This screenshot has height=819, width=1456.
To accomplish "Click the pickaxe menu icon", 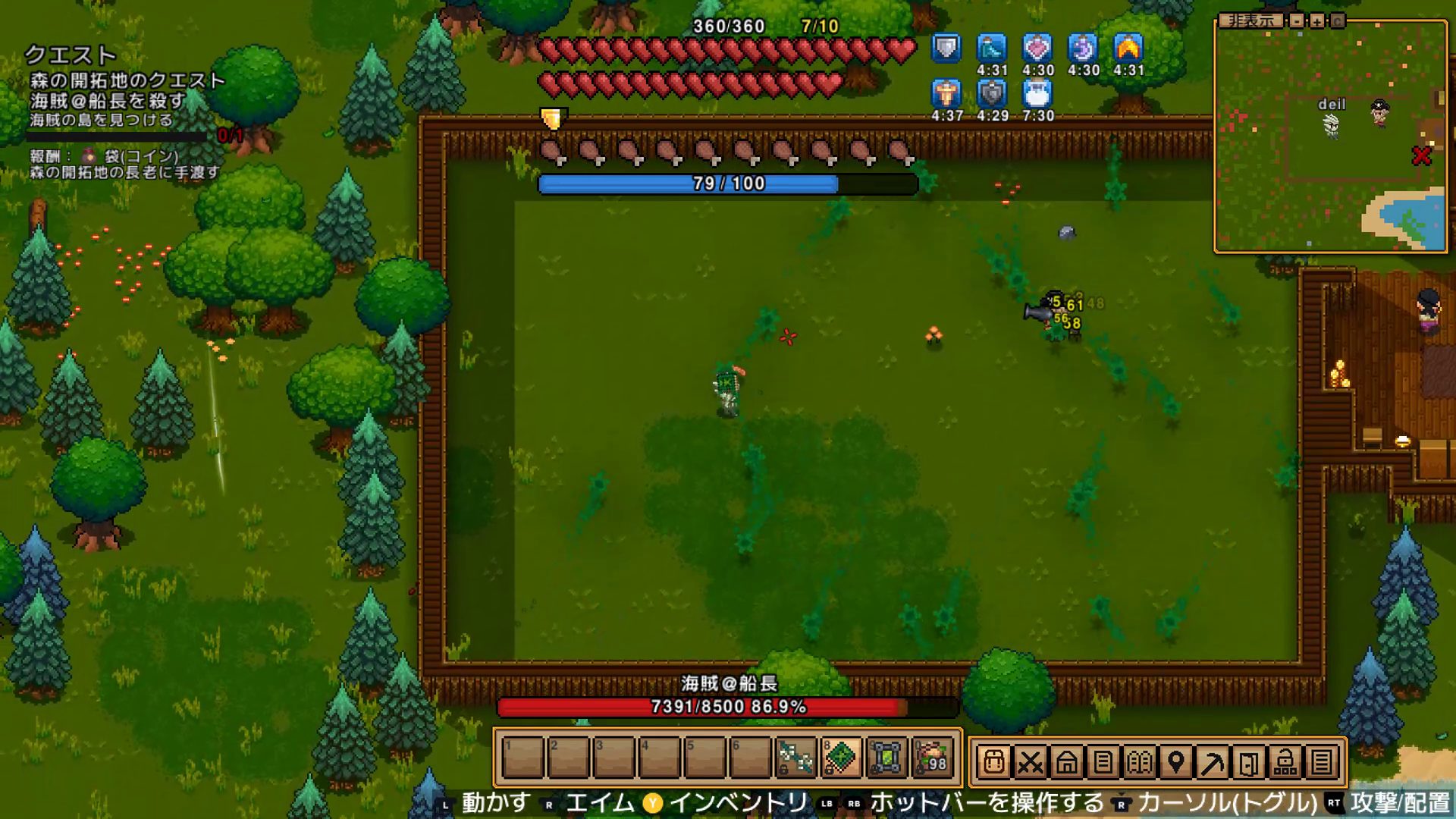I will 1212,761.
